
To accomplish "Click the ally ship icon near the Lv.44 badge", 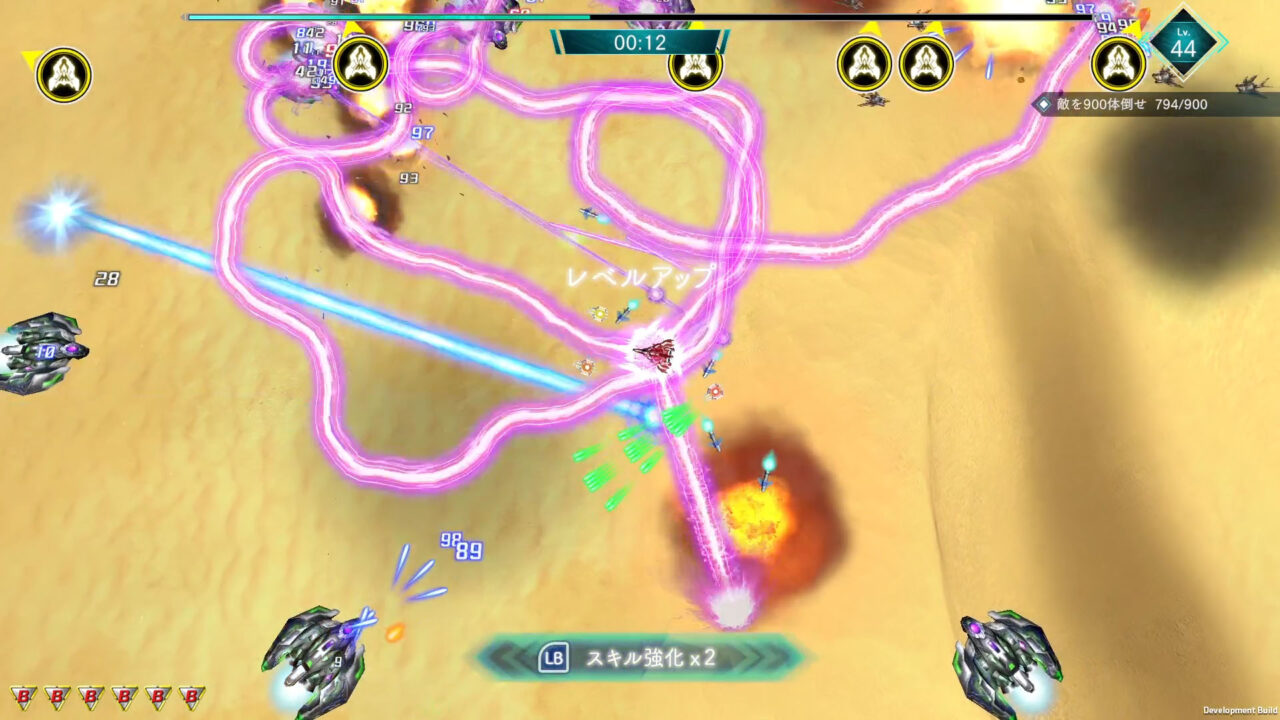I will (x=1118, y=62).
